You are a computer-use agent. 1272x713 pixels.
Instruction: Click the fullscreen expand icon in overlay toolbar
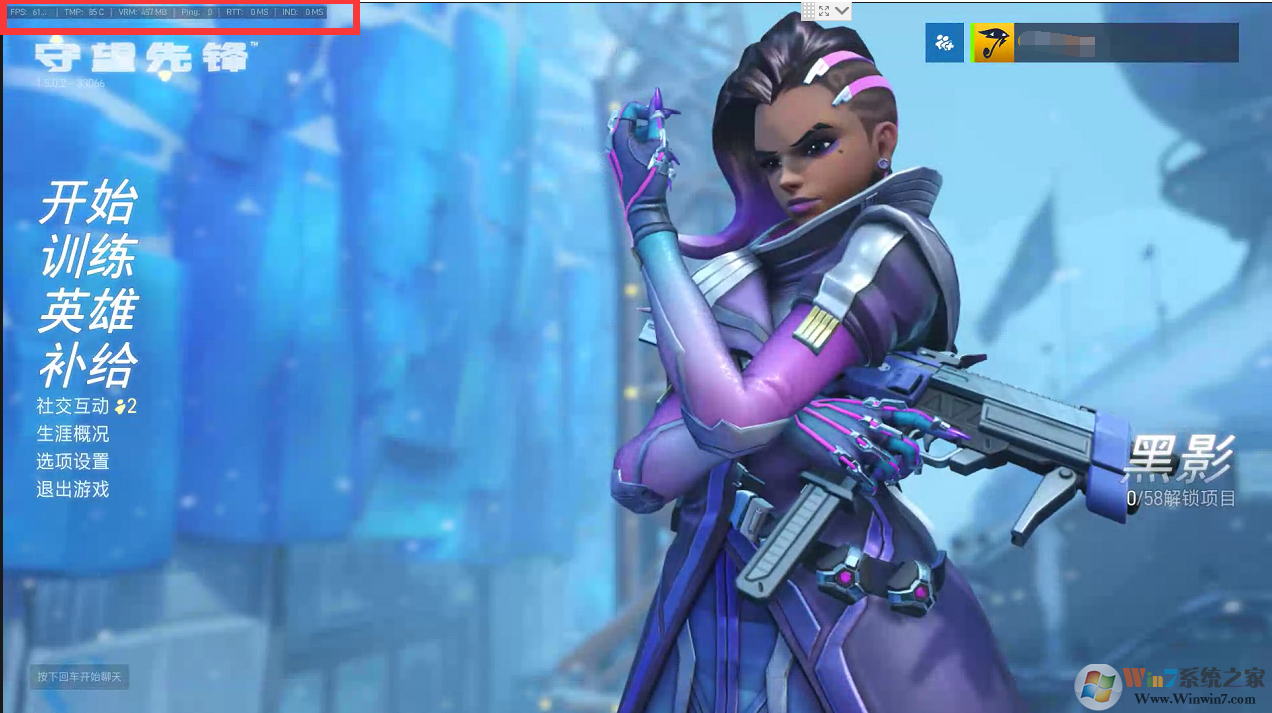825,10
